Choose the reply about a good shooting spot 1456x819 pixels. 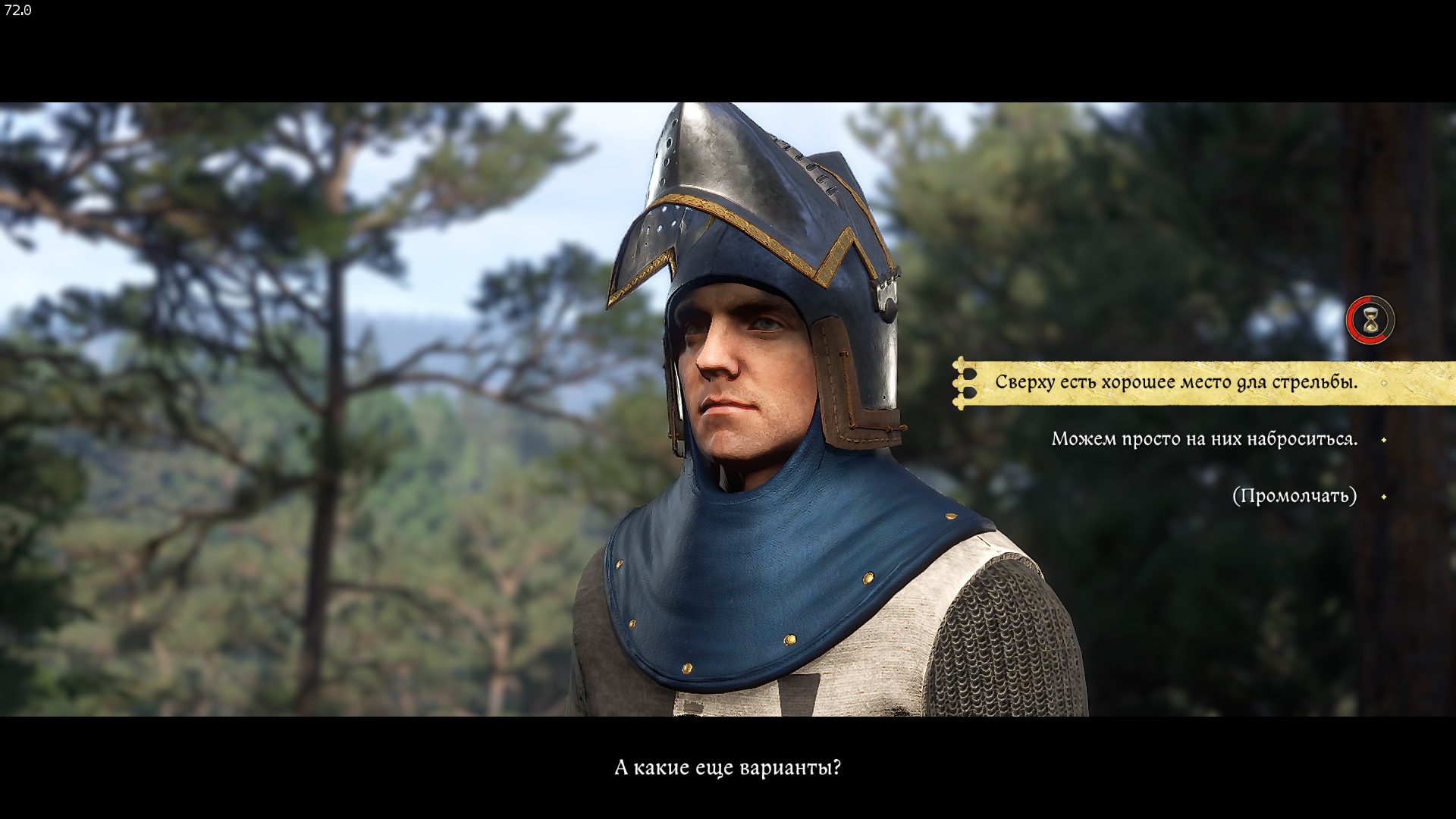[1175, 382]
